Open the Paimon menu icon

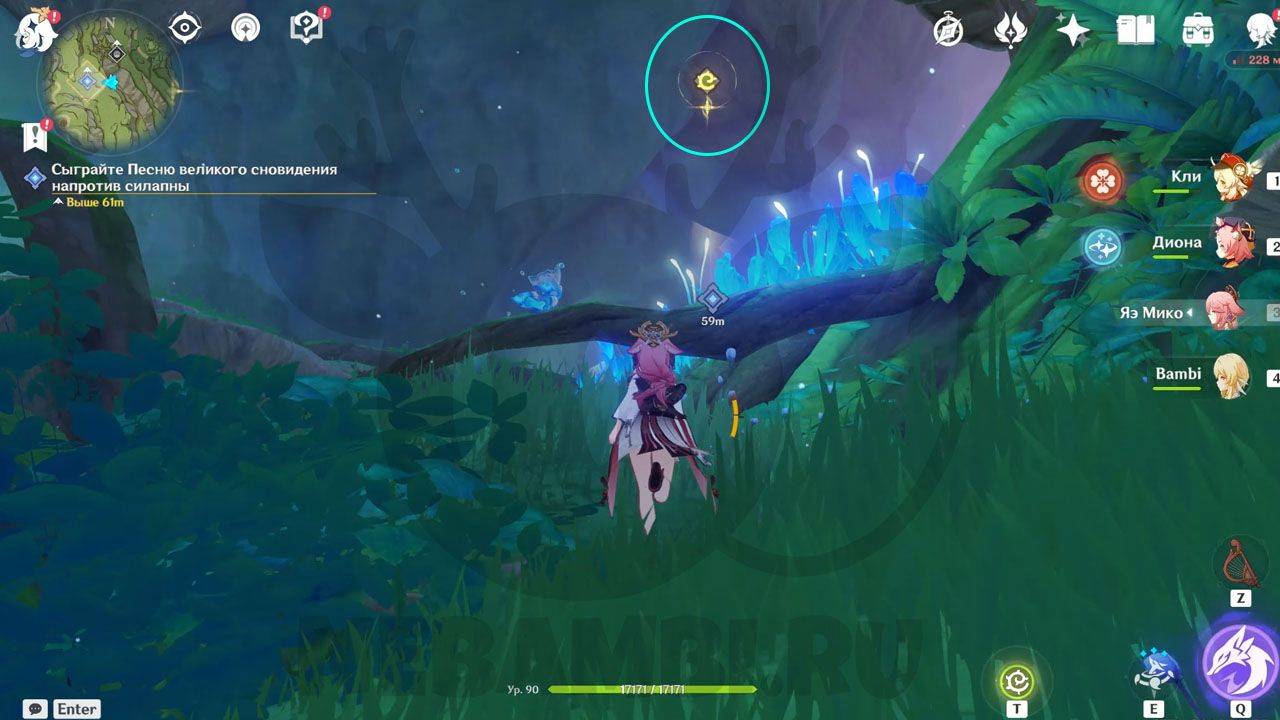point(33,30)
